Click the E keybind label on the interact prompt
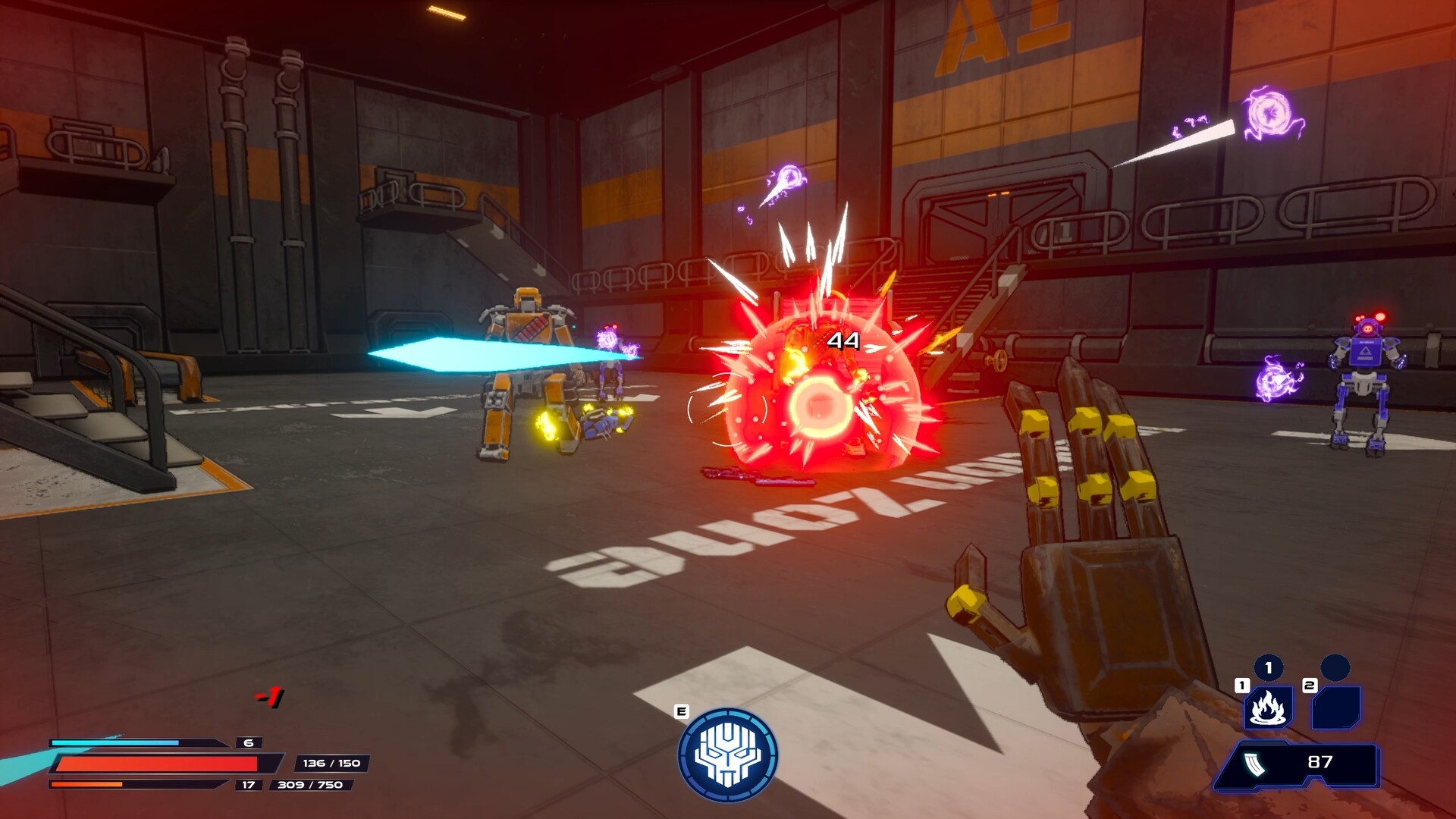Viewport: 1456px width, 819px height. [681, 712]
